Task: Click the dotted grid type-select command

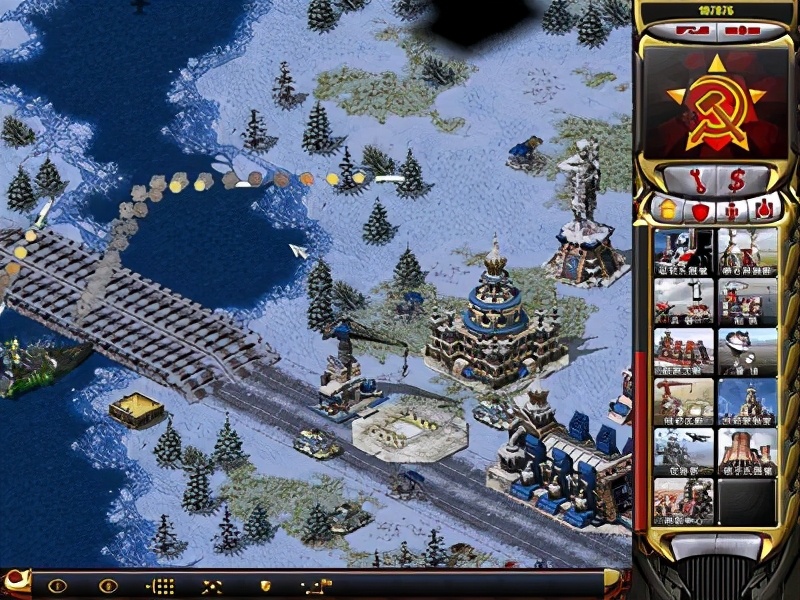Action: [x=161, y=586]
